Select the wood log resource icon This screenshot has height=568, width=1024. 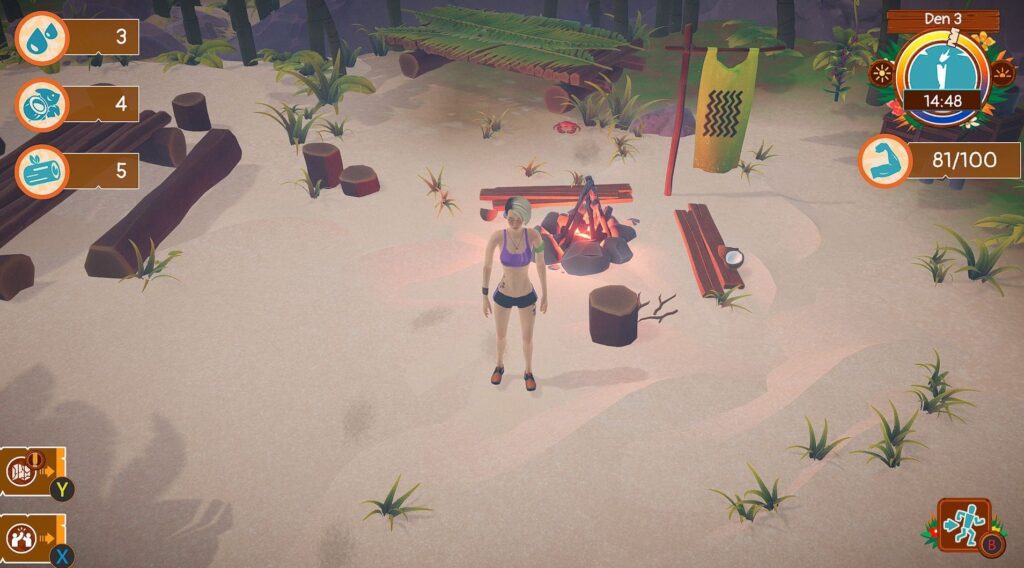point(40,170)
